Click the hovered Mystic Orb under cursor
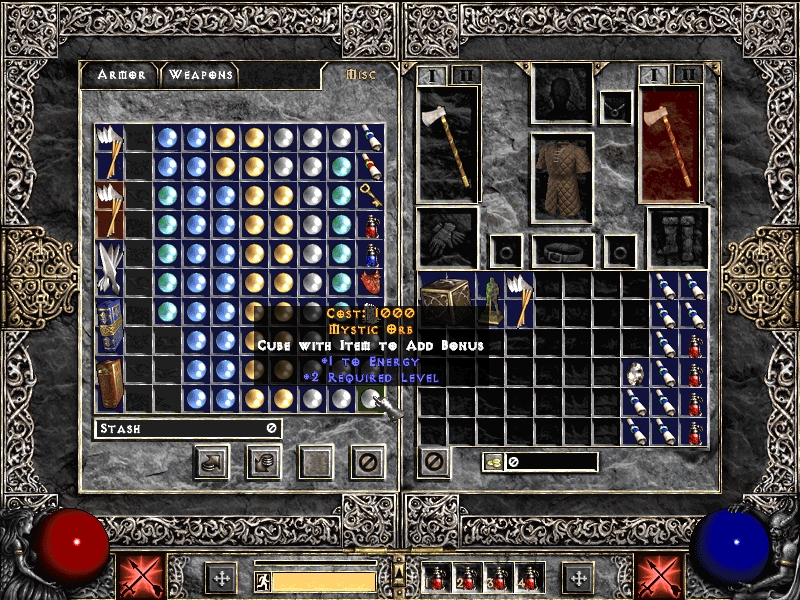 (370, 399)
